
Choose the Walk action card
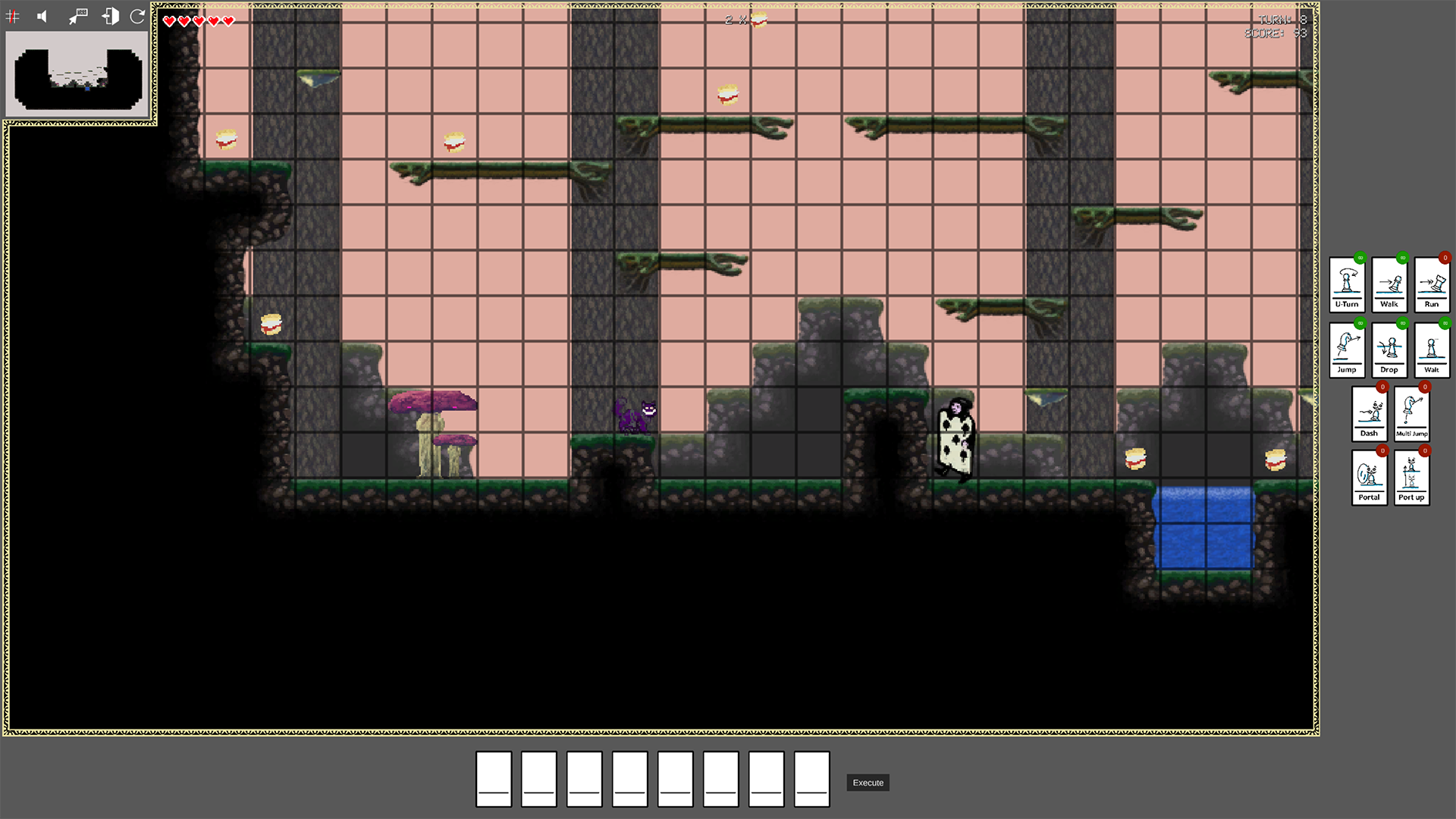(1389, 284)
